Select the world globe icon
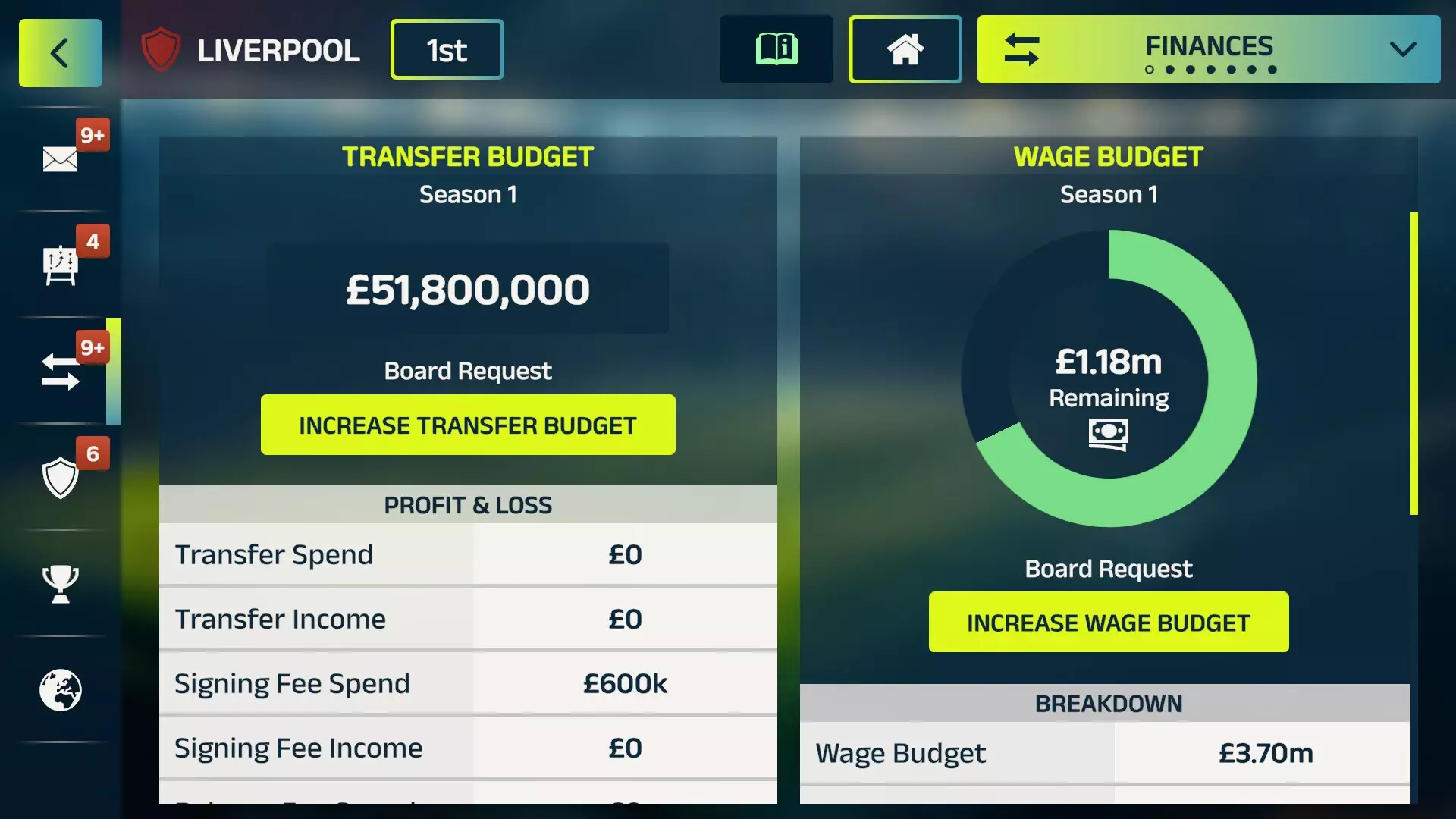The height and width of the screenshot is (819, 1456). (x=61, y=690)
